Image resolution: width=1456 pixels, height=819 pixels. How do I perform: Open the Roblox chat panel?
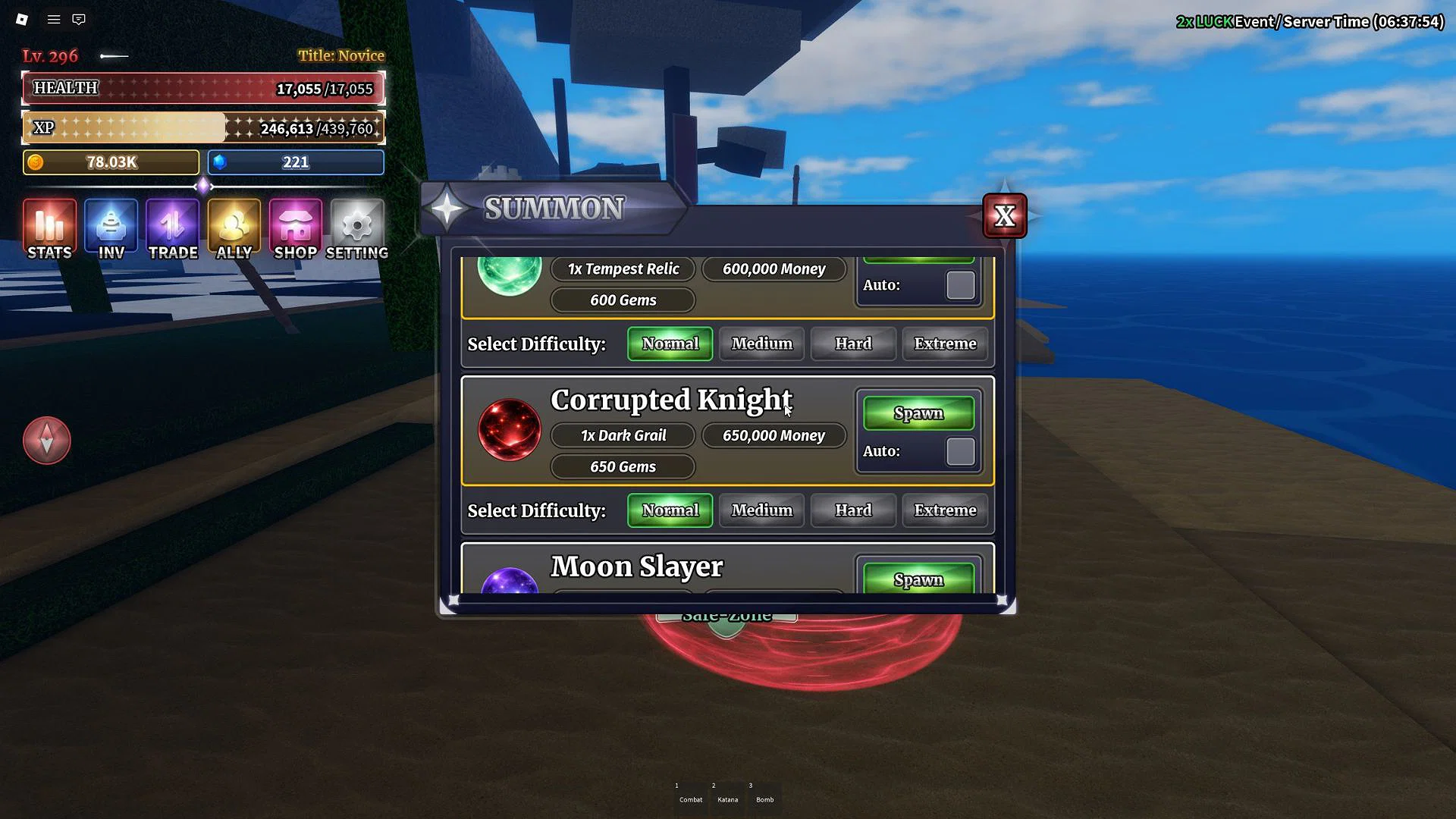(79, 19)
